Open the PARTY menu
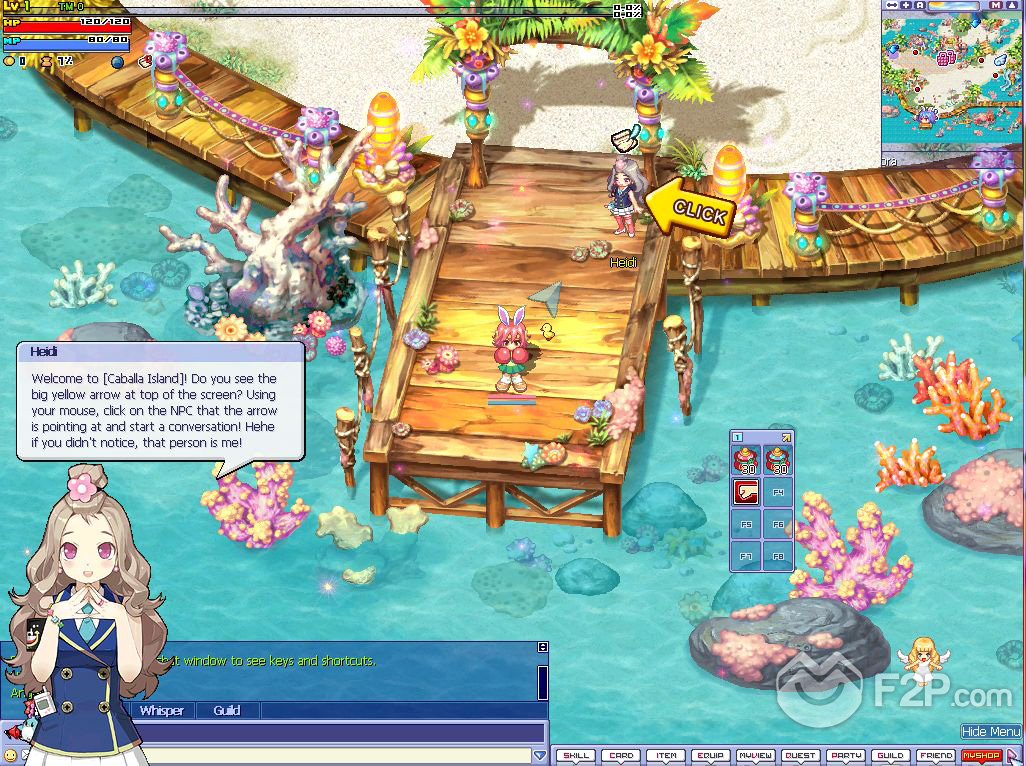Screen dimensions: 1026x766 (x=846, y=756)
